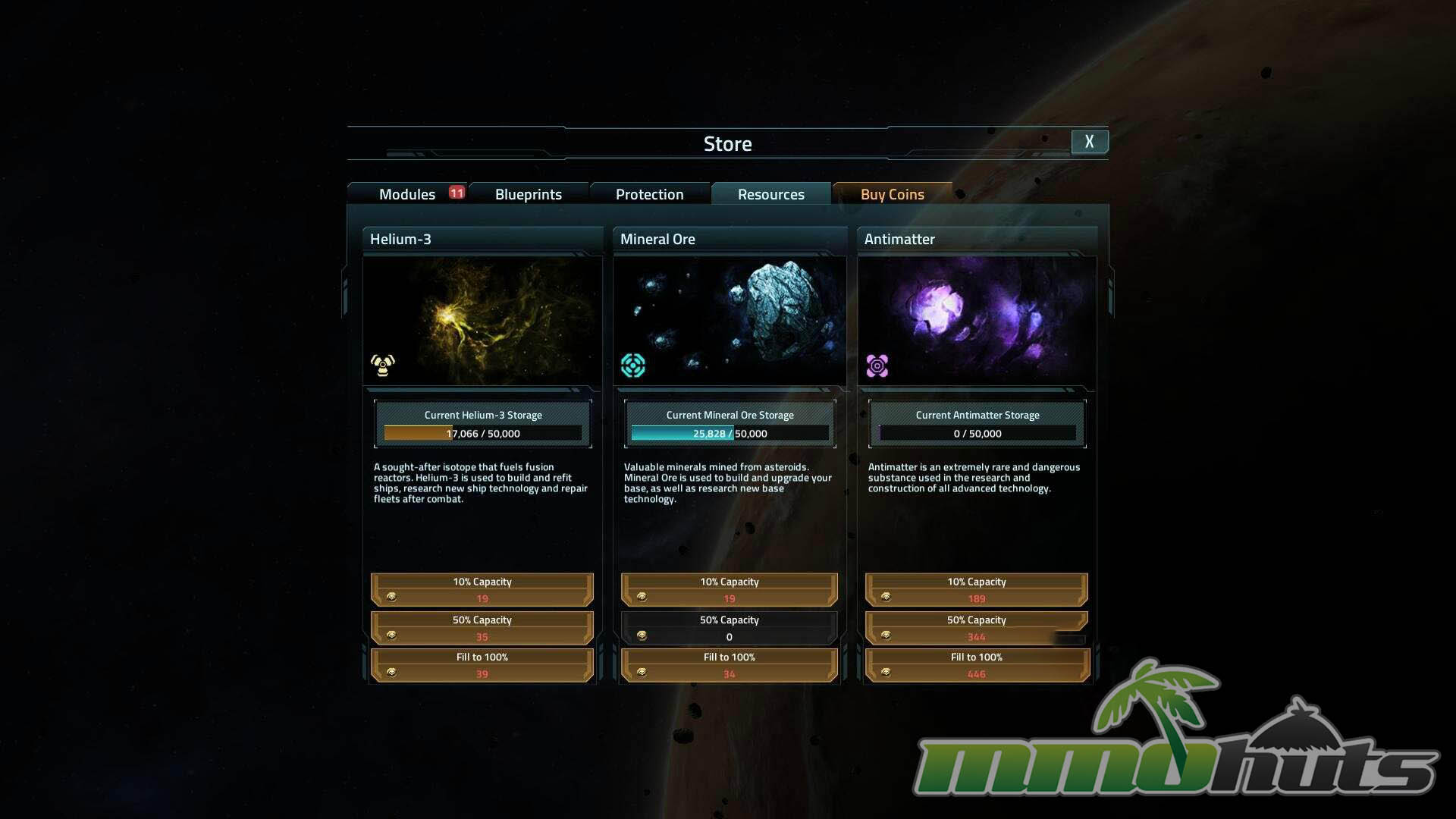
Task: Purchase 50% Capacity of Antimatter
Action: [977, 628]
